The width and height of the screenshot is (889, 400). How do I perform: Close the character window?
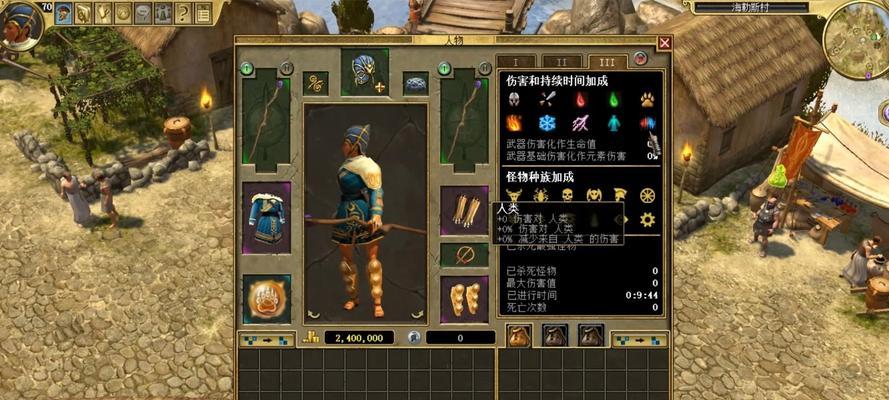(x=665, y=44)
